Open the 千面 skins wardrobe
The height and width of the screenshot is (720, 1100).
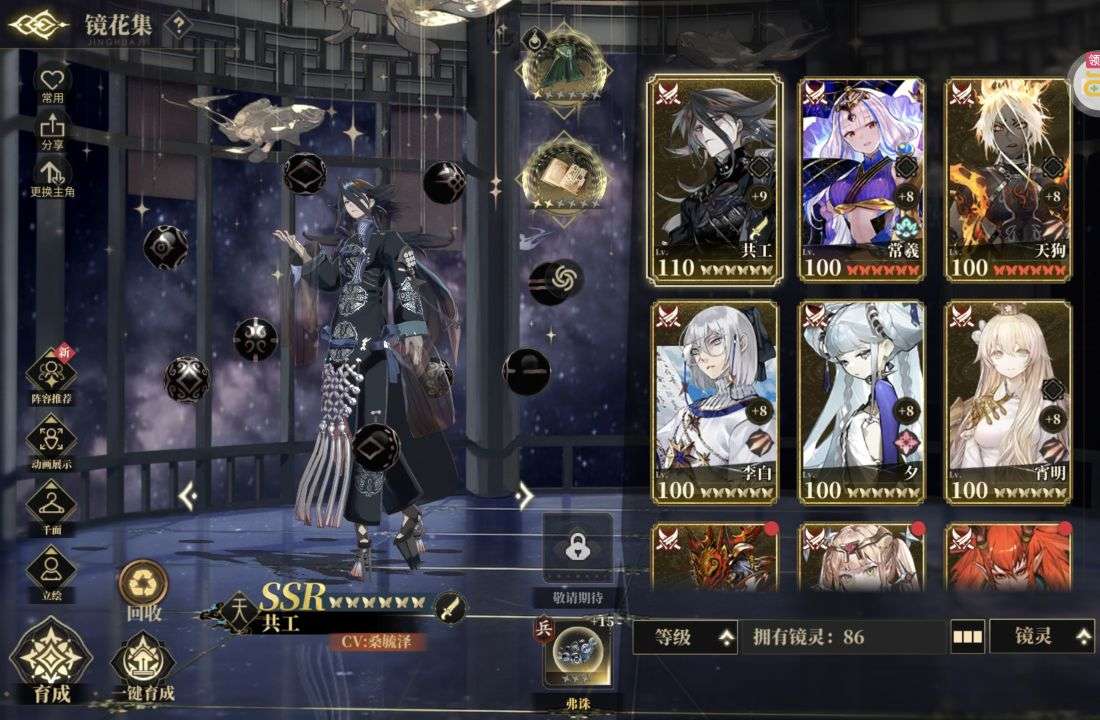51,506
